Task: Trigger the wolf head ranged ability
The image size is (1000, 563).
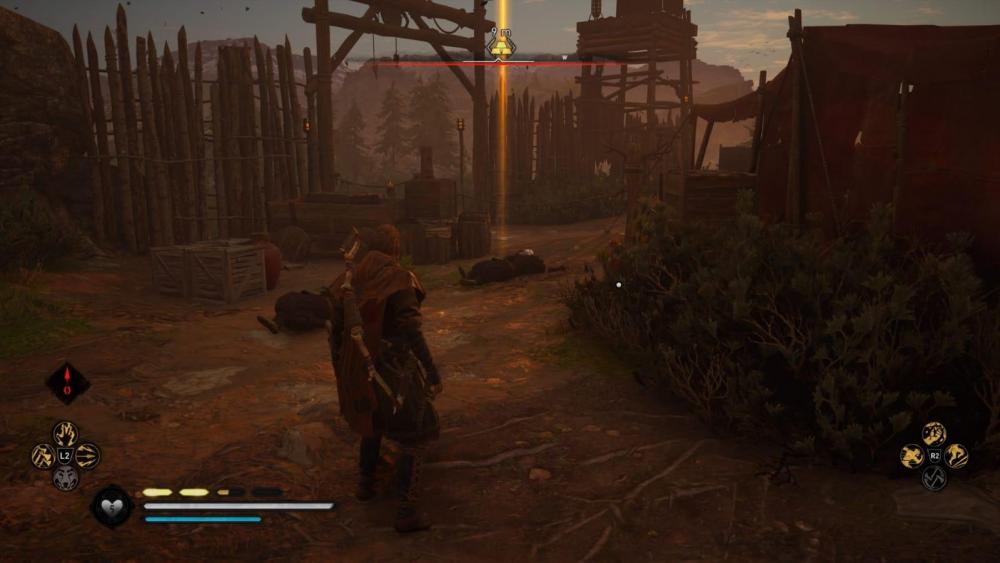Action: pos(65,478)
